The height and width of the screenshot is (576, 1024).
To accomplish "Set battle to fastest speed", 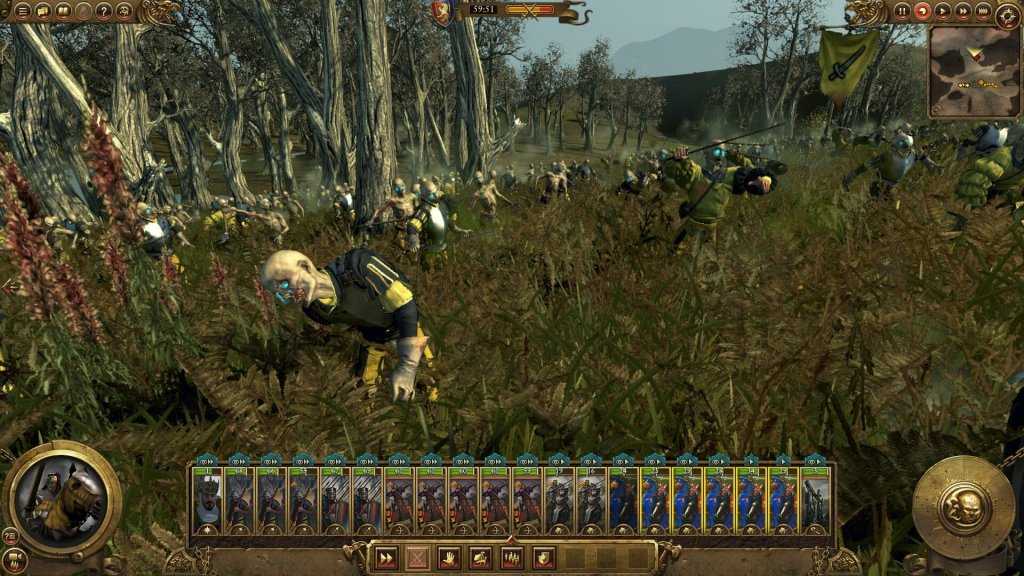I will pos(983,11).
